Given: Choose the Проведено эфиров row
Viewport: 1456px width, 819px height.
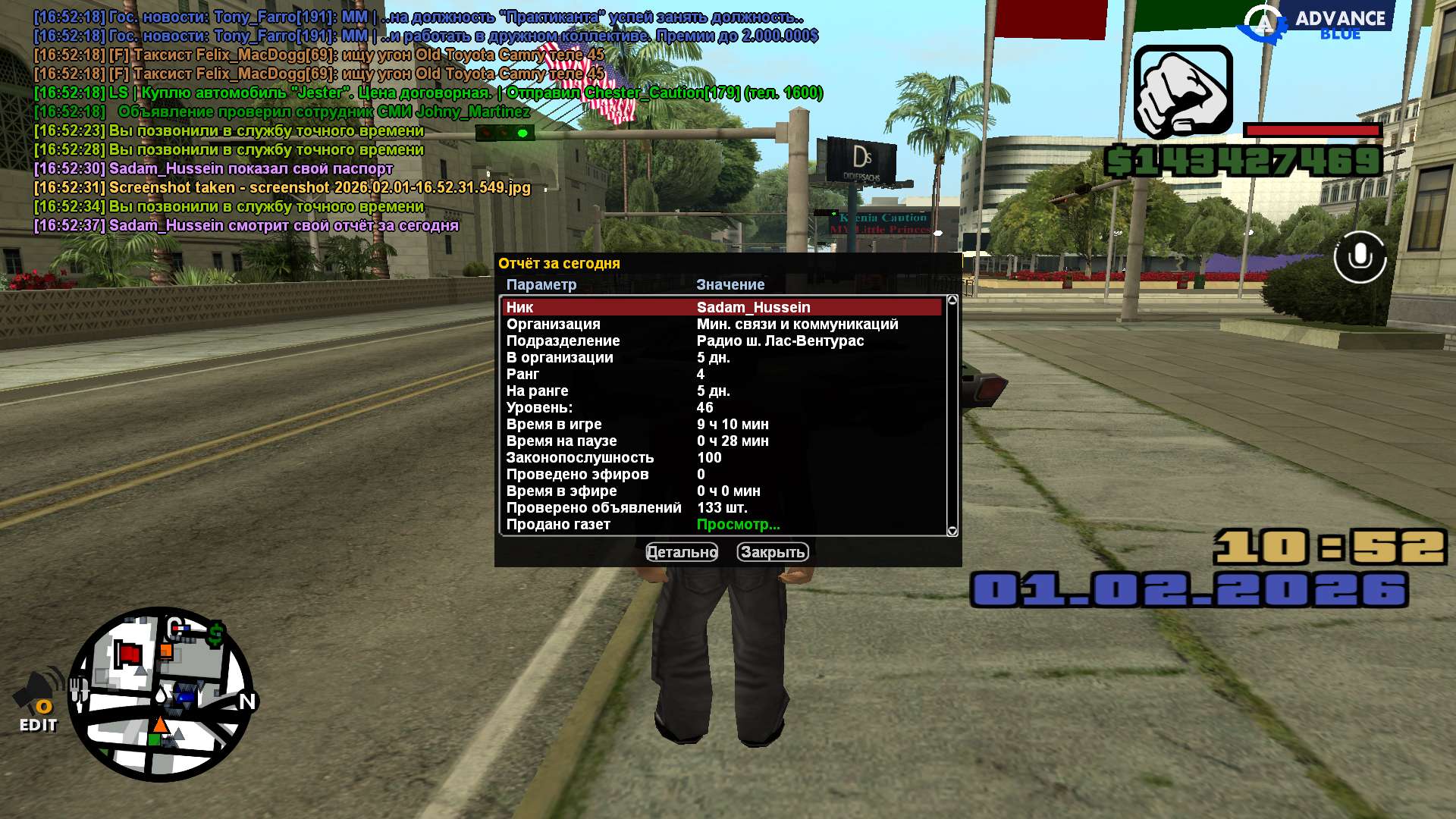Looking at the screenshot, I should click(x=720, y=474).
